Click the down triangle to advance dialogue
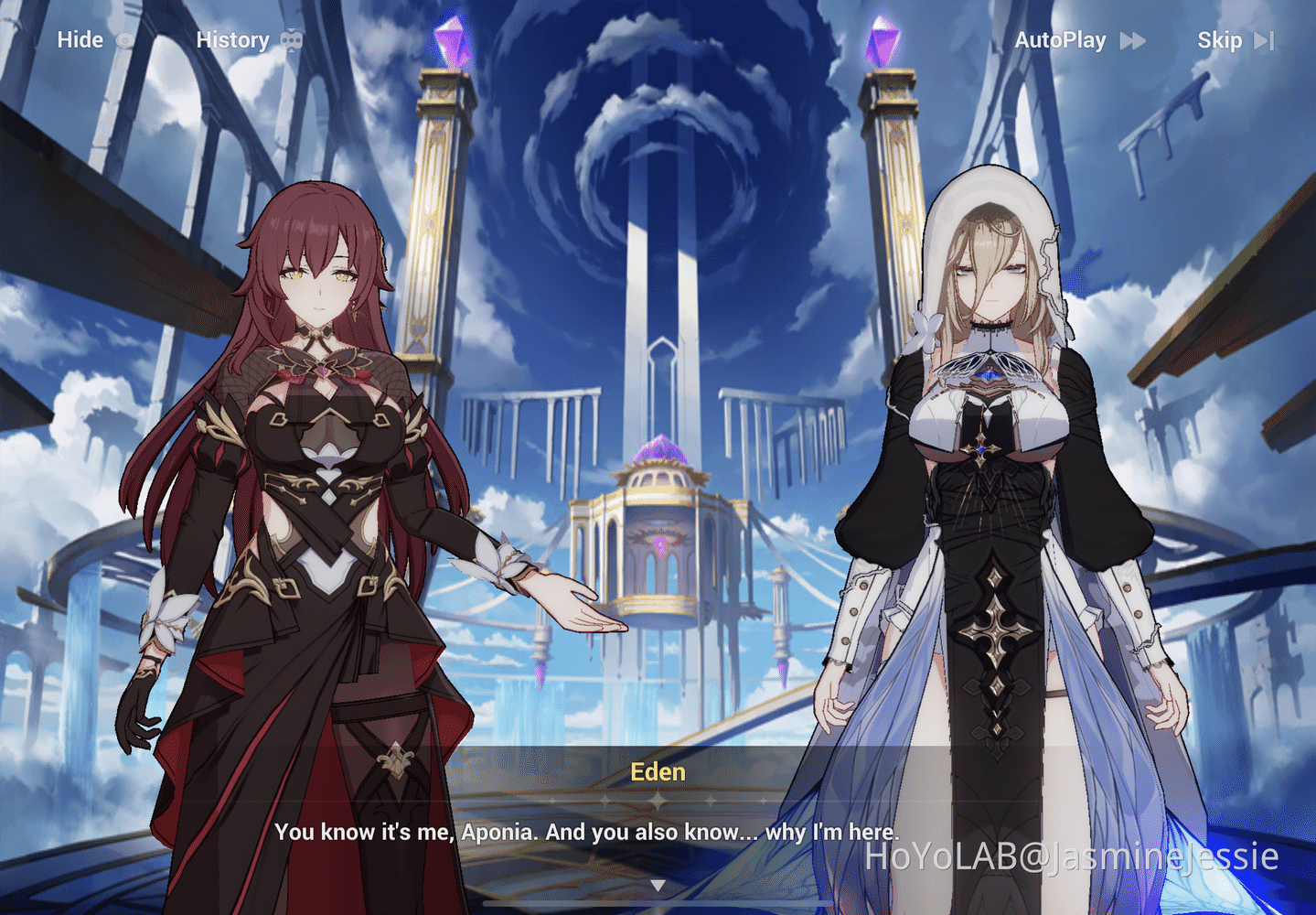The height and width of the screenshot is (915, 1316). click(x=658, y=884)
